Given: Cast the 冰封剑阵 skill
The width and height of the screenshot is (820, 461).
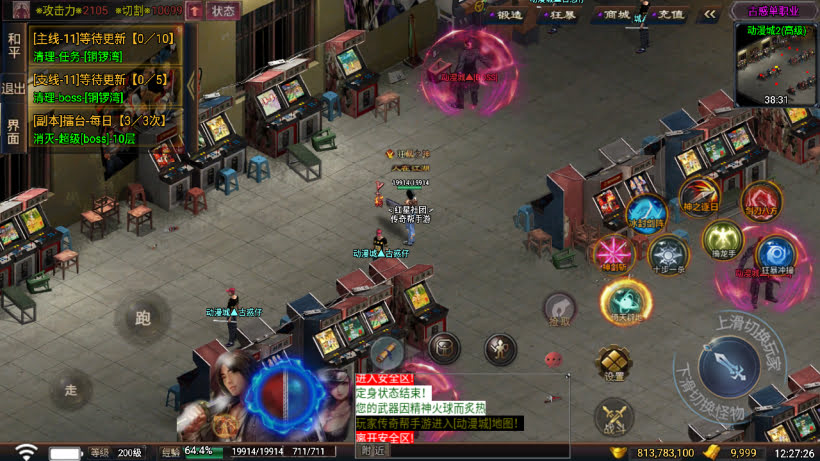Looking at the screenshot, I should pyautogui.click(x=646, y=213).
